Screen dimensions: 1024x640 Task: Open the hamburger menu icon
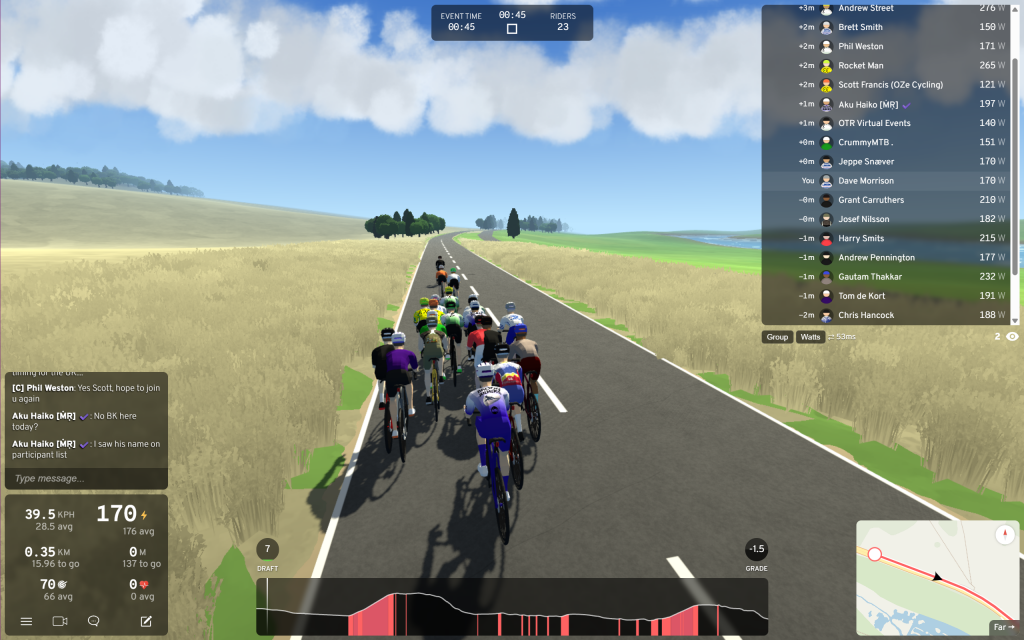pos(27,621)
